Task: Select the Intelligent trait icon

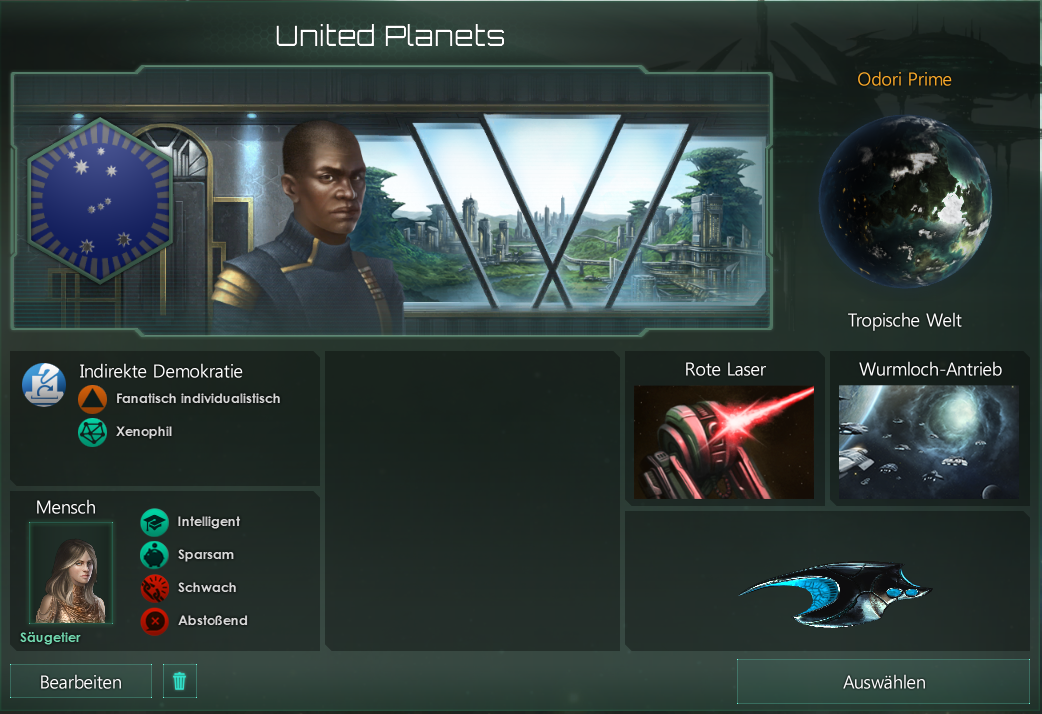Action: point(154,522)
